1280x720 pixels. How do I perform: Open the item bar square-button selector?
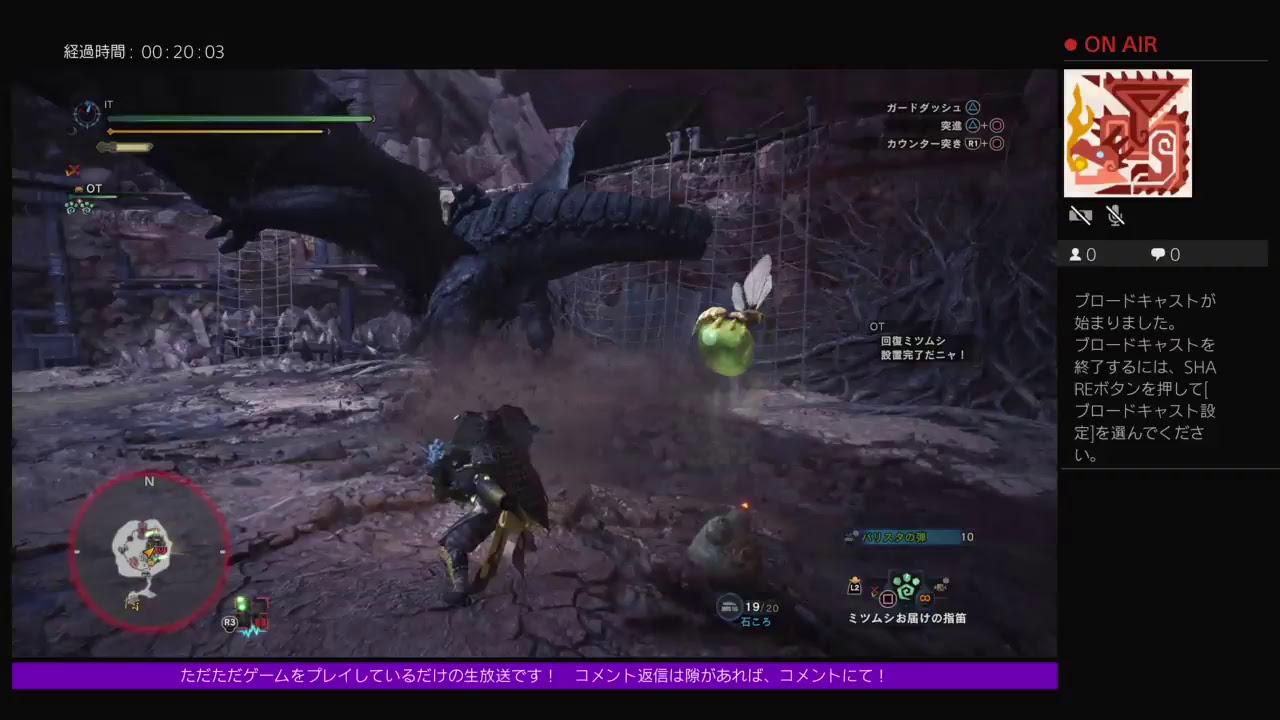889,598
